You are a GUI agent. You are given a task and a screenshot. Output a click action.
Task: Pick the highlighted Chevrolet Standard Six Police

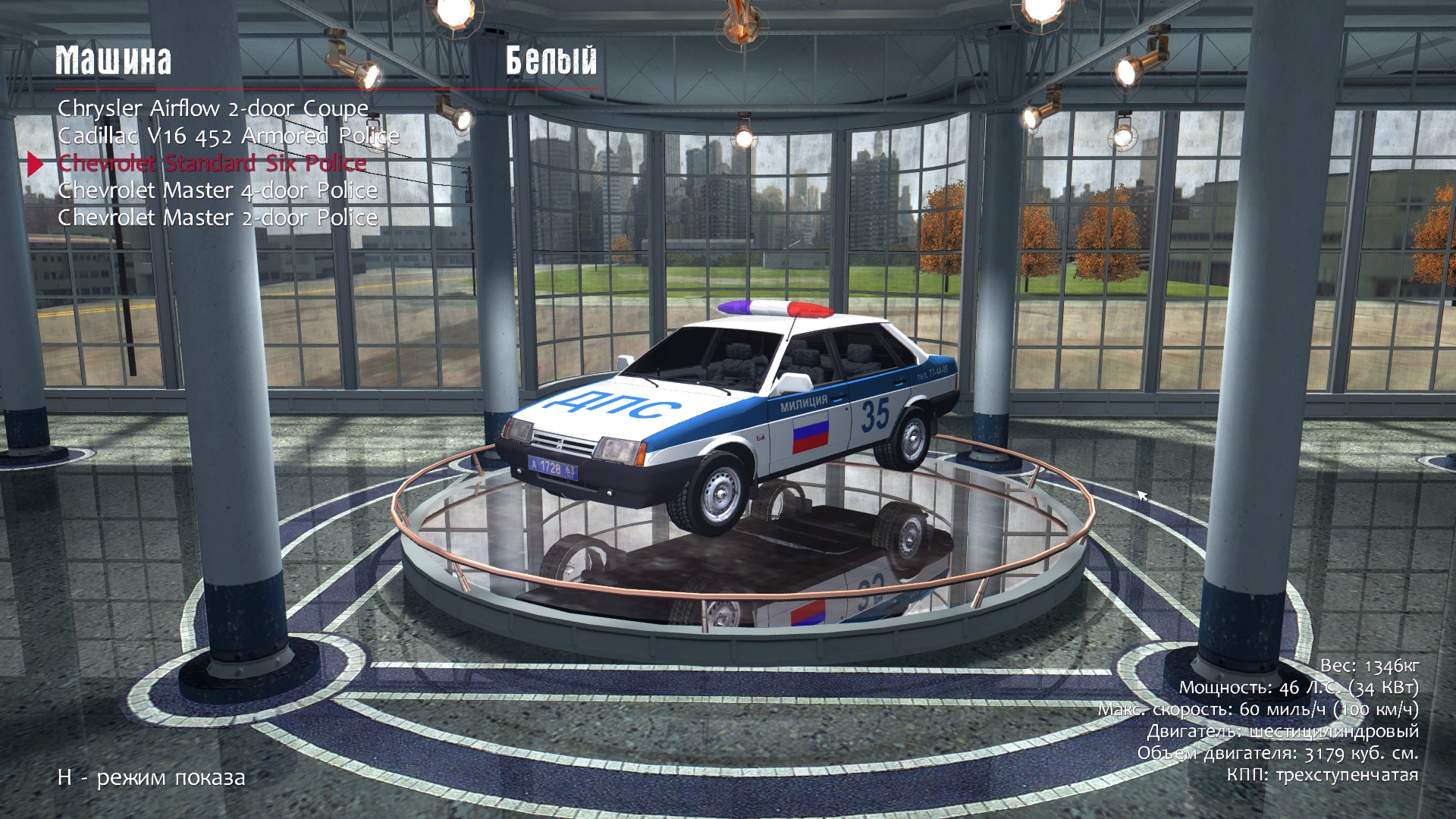[x=212, y=164]
